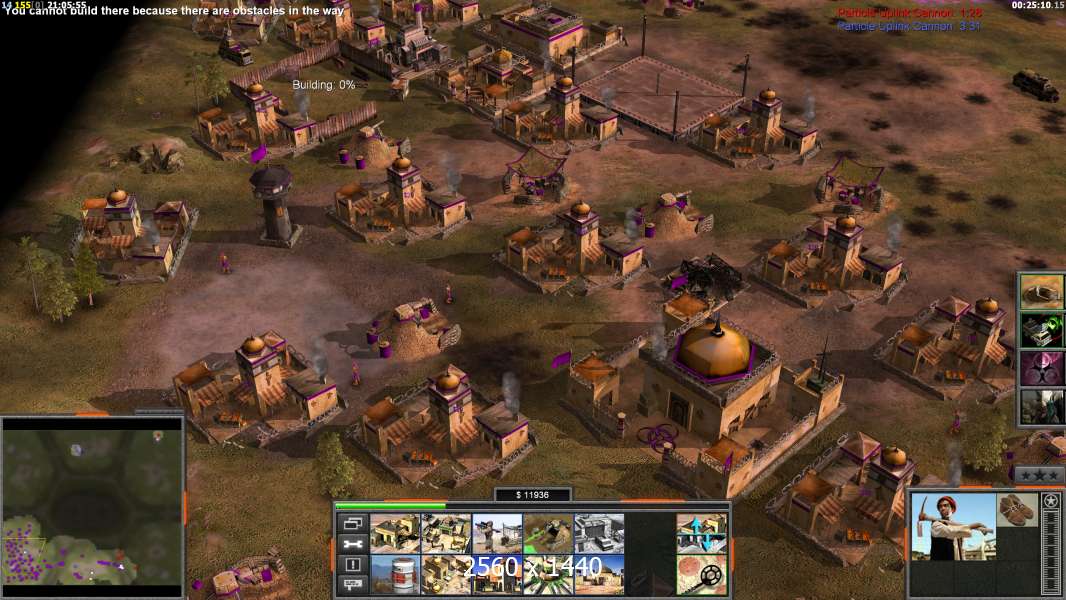Viewport: 1066px width, 600px height.
Task: Click the icon with blue up-down arrows
Action: pyautogui.click(x=701, y=533)
